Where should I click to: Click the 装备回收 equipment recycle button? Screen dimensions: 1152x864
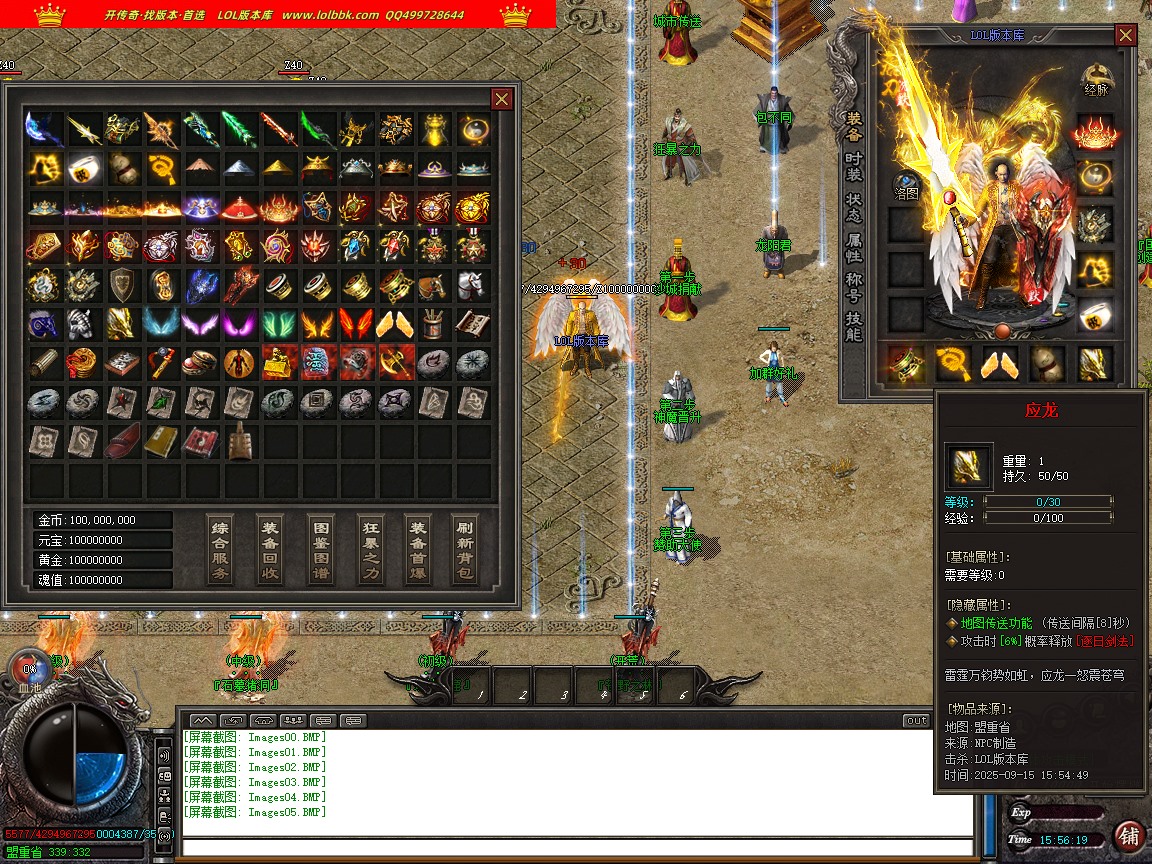click(x=270, y=549)
